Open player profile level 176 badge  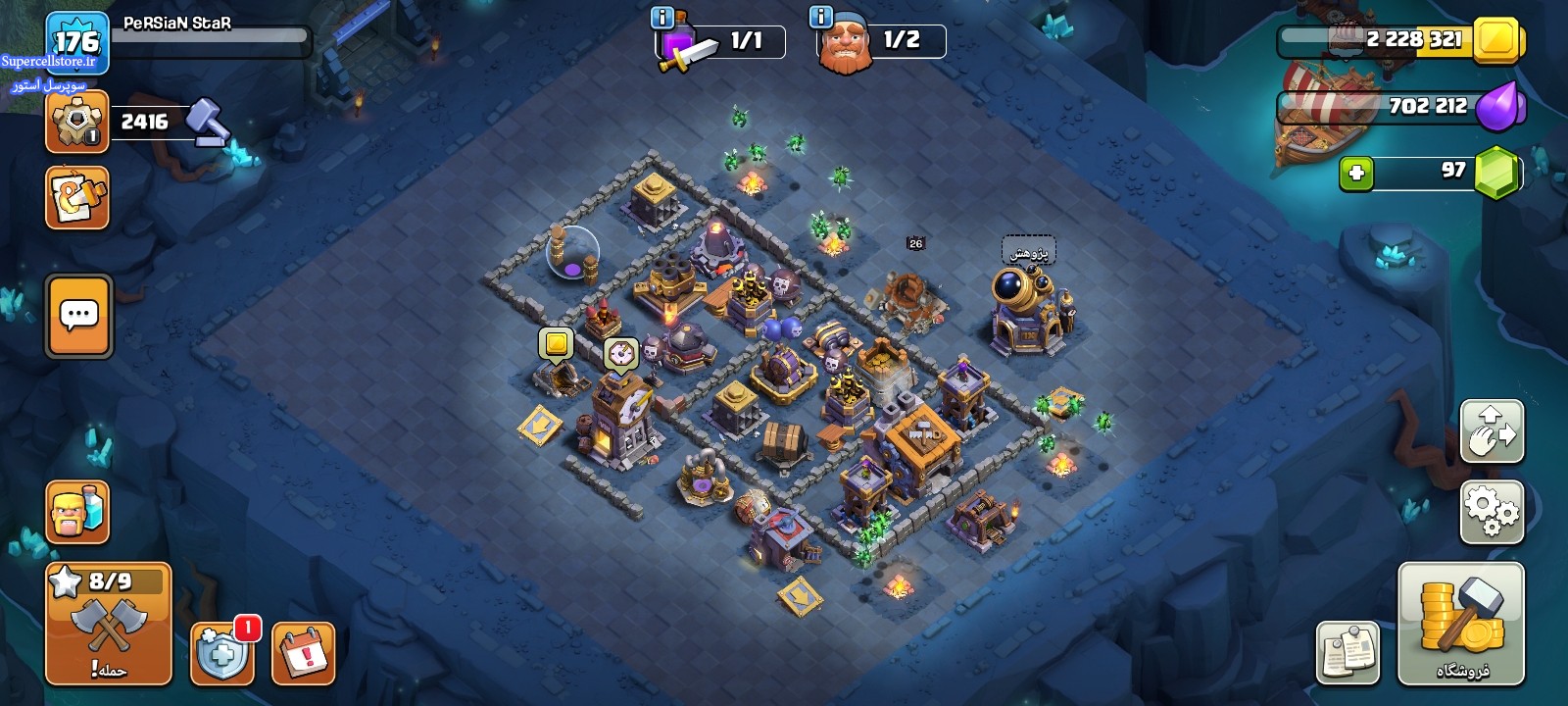(76, 41)
